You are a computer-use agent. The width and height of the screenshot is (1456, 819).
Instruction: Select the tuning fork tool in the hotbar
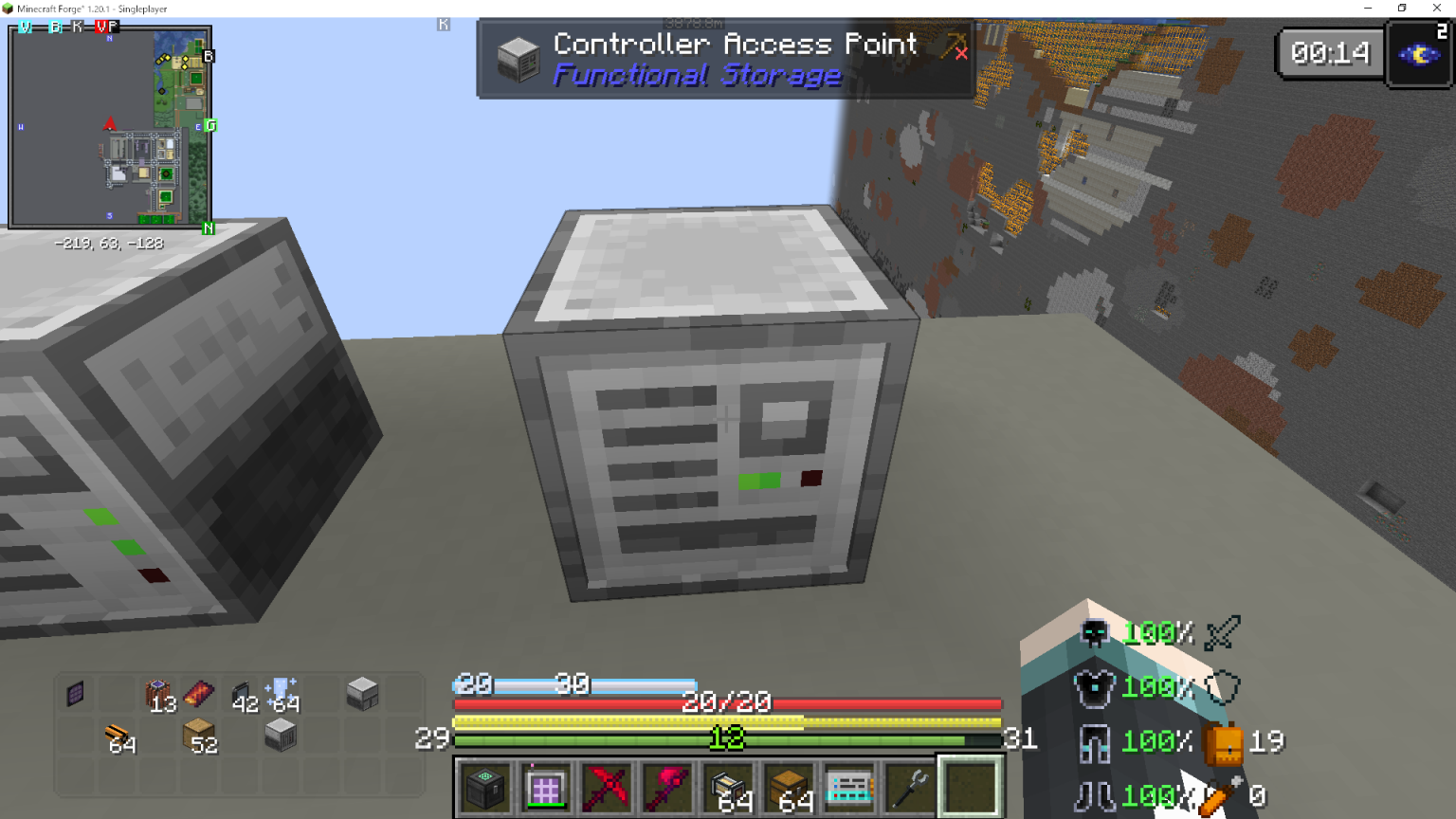tap(910, 787)
